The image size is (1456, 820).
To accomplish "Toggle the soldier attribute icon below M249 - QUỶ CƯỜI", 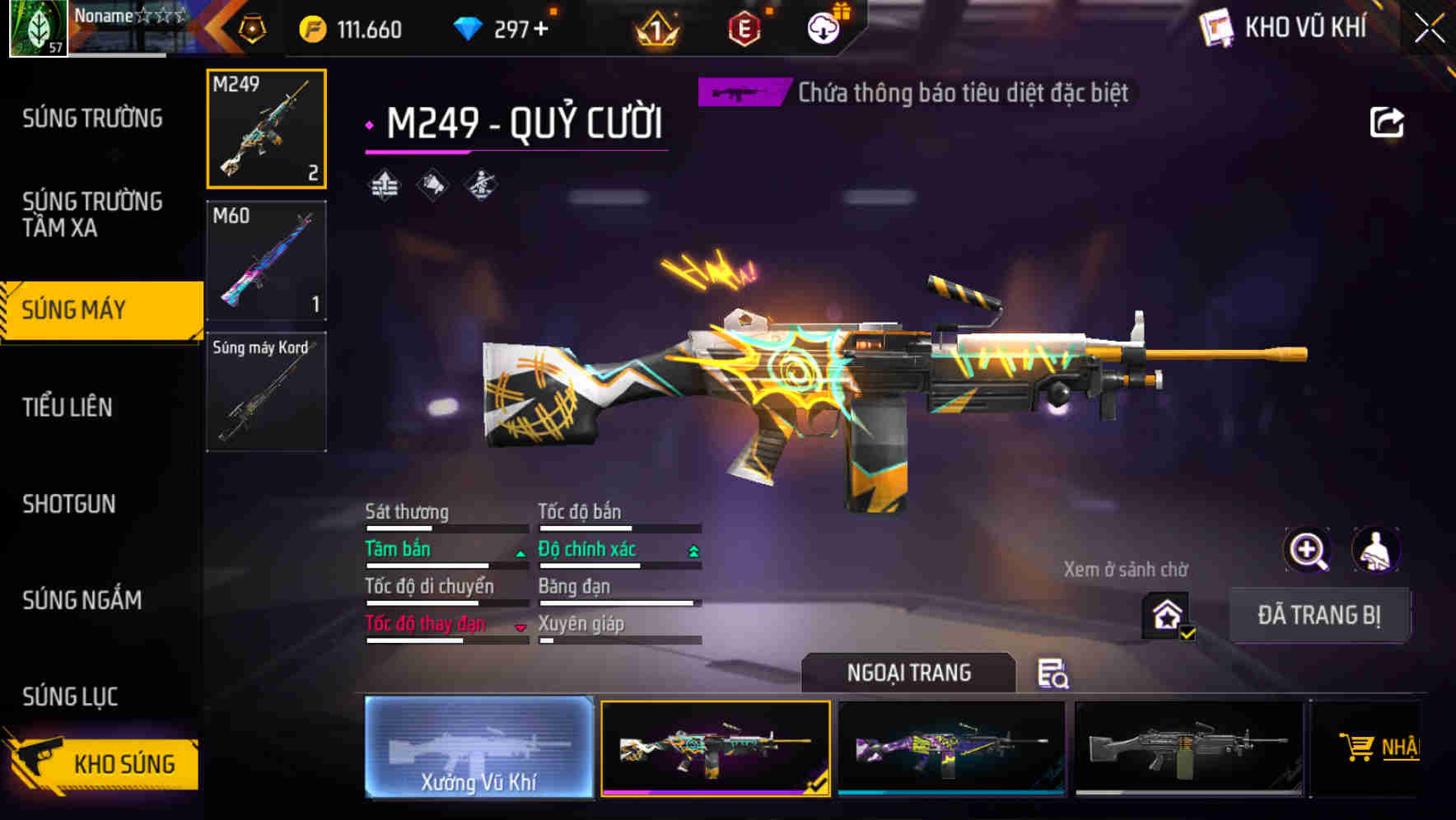I will click(482, 184).
